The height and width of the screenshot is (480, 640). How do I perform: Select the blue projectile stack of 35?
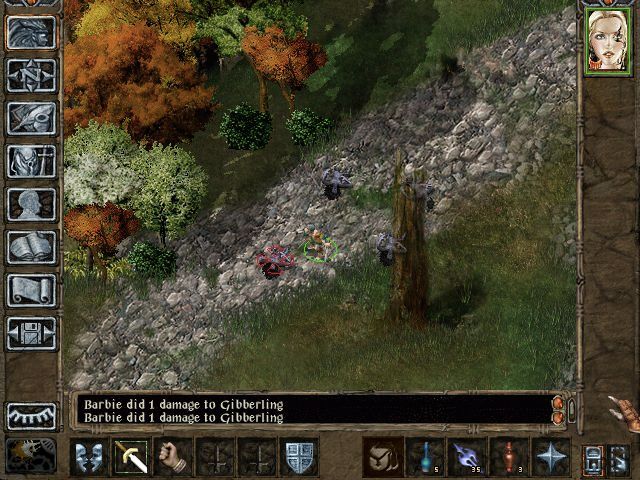(x=467, y=457)
